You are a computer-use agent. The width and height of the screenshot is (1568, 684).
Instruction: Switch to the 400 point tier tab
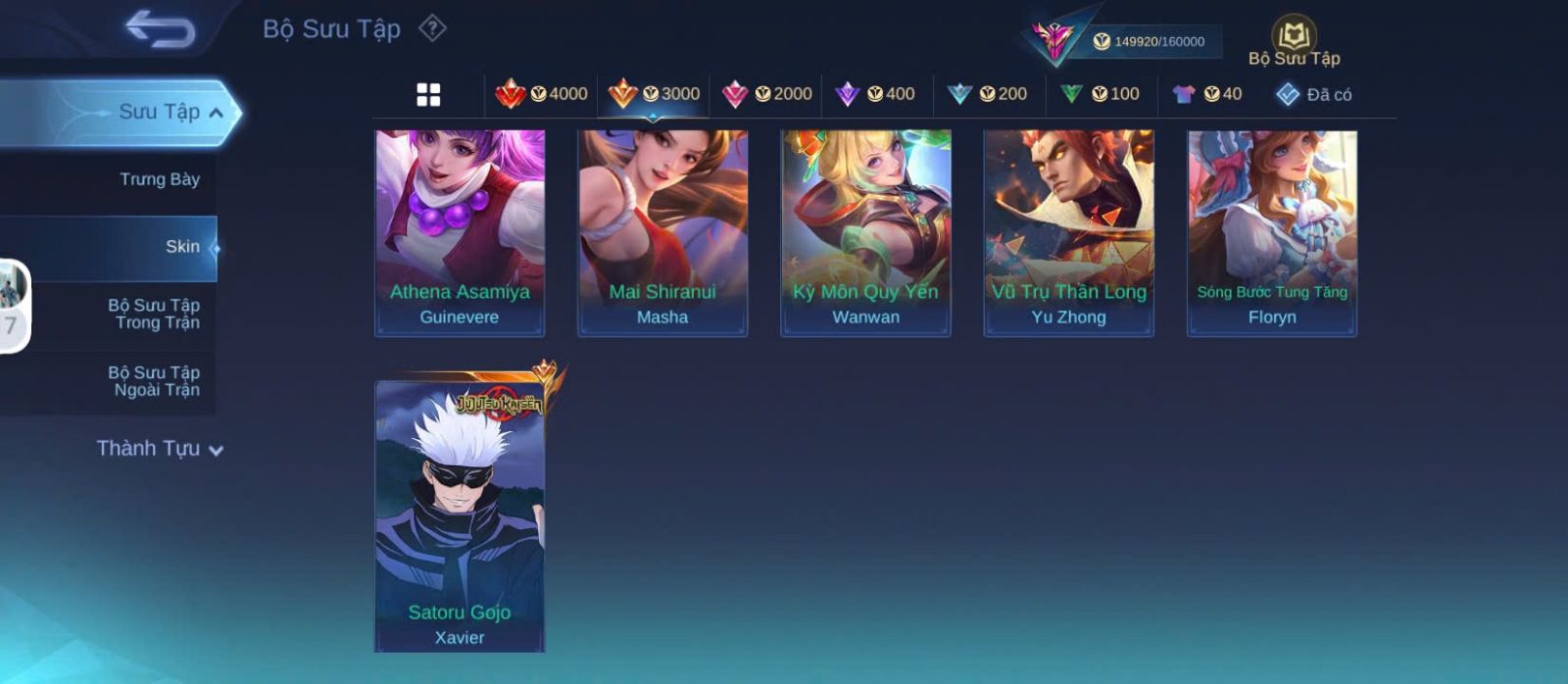coord(875,94)
